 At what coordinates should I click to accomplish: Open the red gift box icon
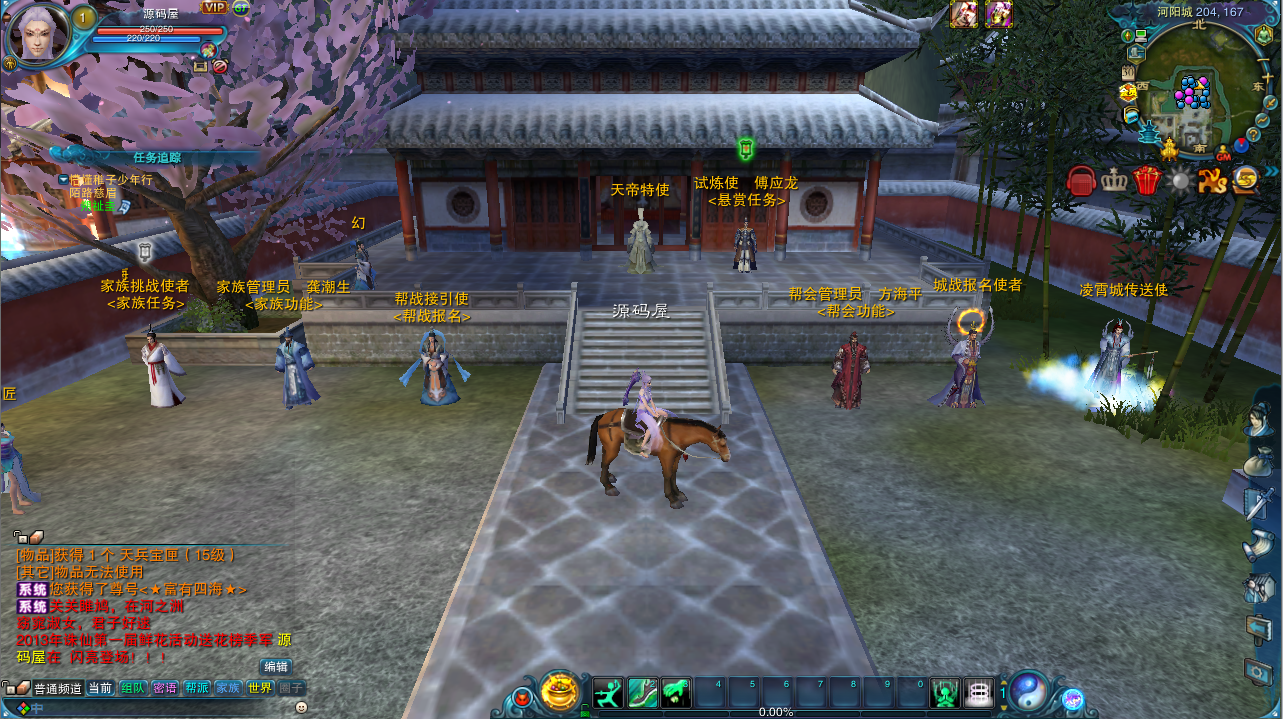(x=1147, y=181)
